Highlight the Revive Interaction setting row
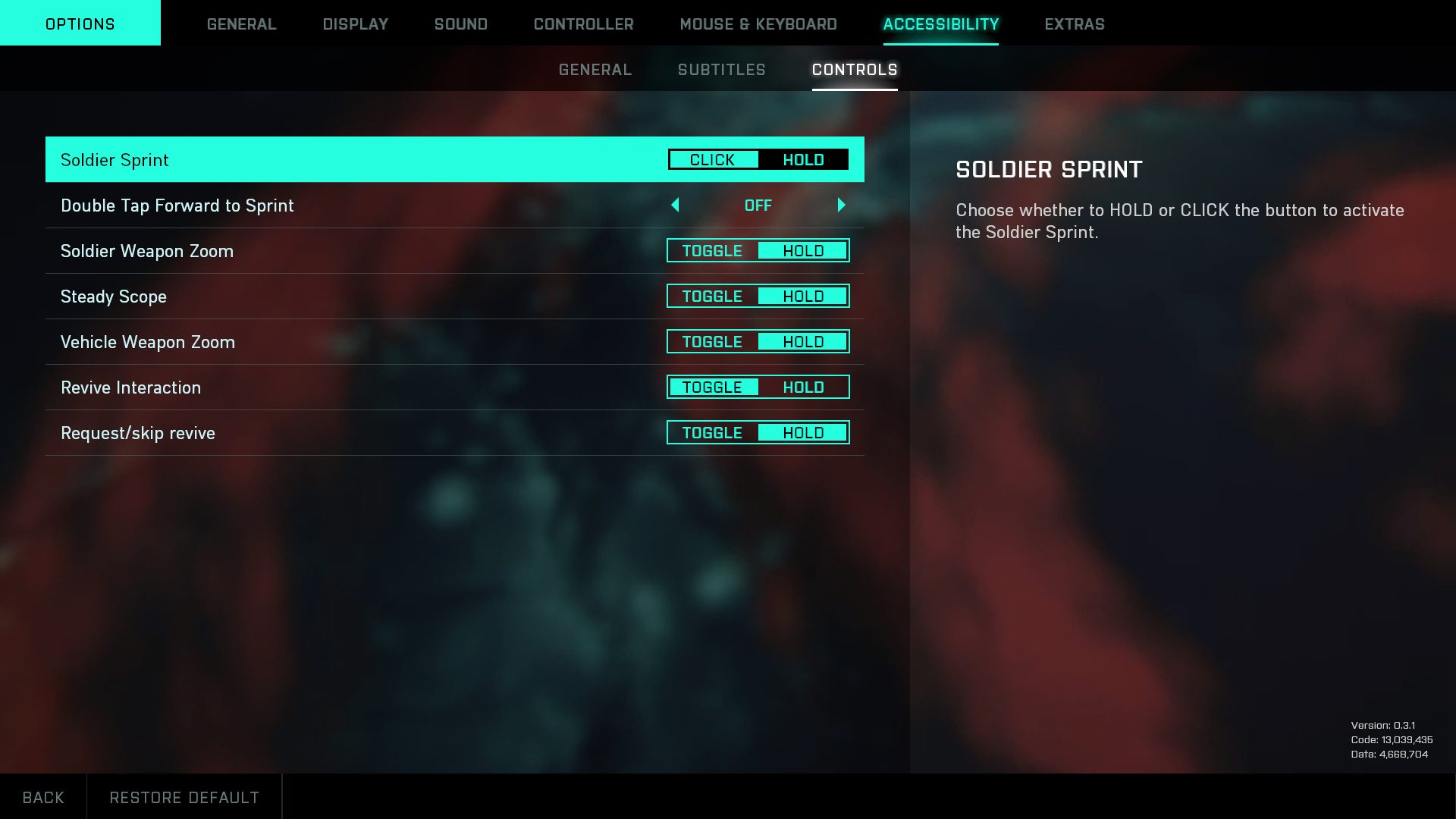This screenshot has width=1456, height=819. 303,388
